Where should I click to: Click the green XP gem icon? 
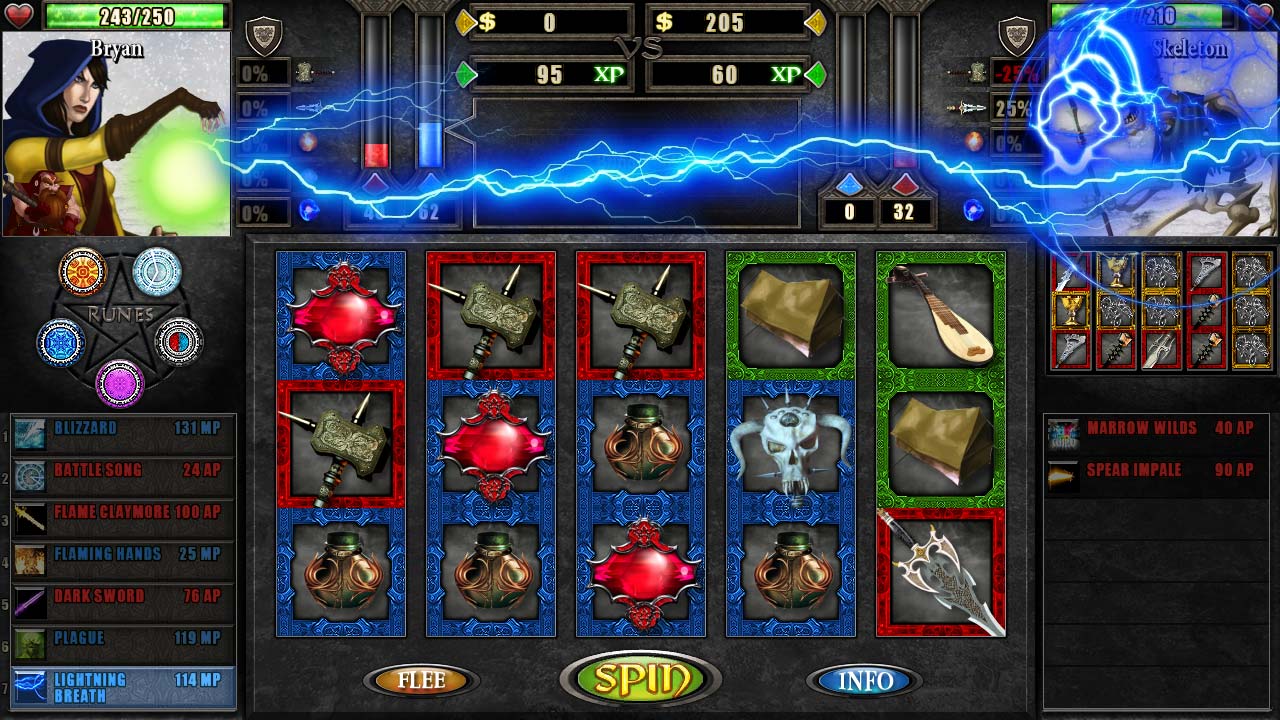[x=465, y=73]
